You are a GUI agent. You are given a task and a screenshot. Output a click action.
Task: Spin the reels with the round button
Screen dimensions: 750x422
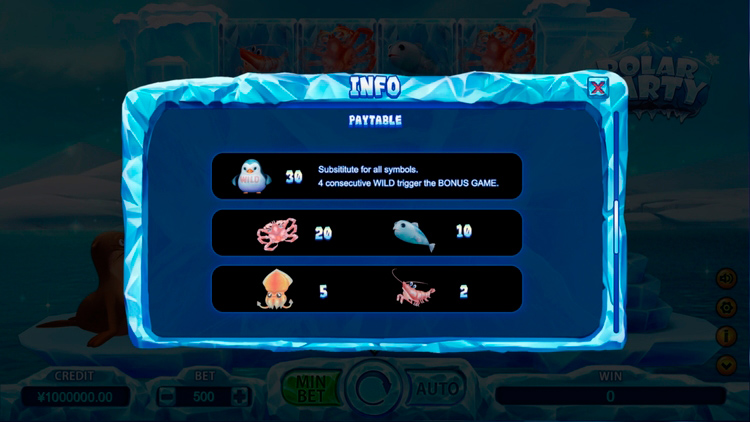pyautogui.click(x=374, y=387)
